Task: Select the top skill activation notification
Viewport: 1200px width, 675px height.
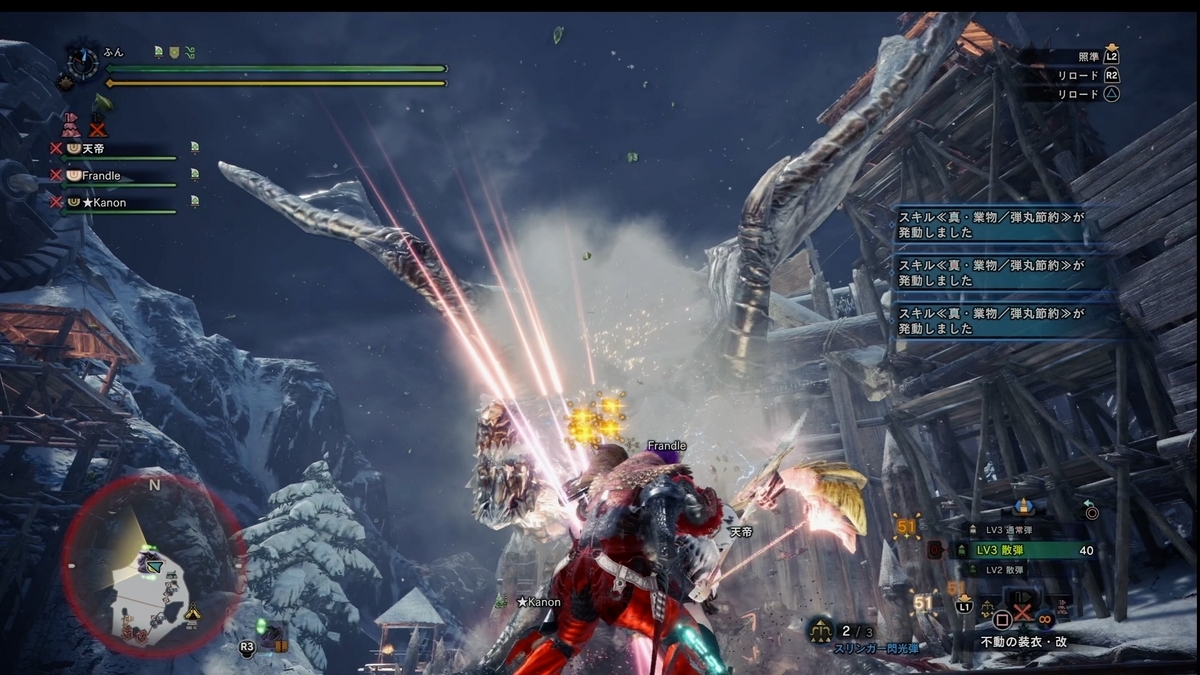Action: coord(988,224)
